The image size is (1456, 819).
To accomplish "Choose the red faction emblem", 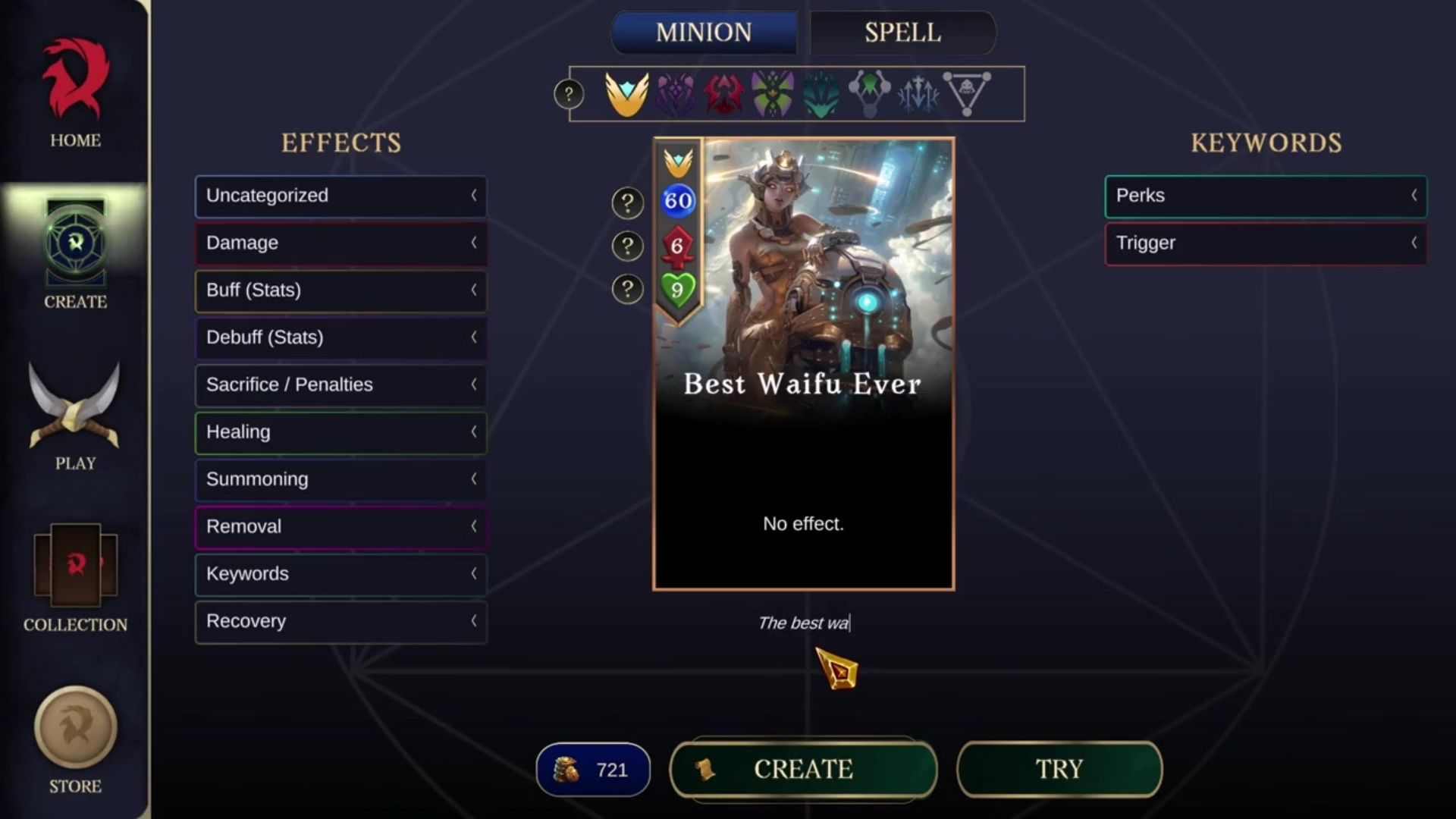I will pos(723,94).
